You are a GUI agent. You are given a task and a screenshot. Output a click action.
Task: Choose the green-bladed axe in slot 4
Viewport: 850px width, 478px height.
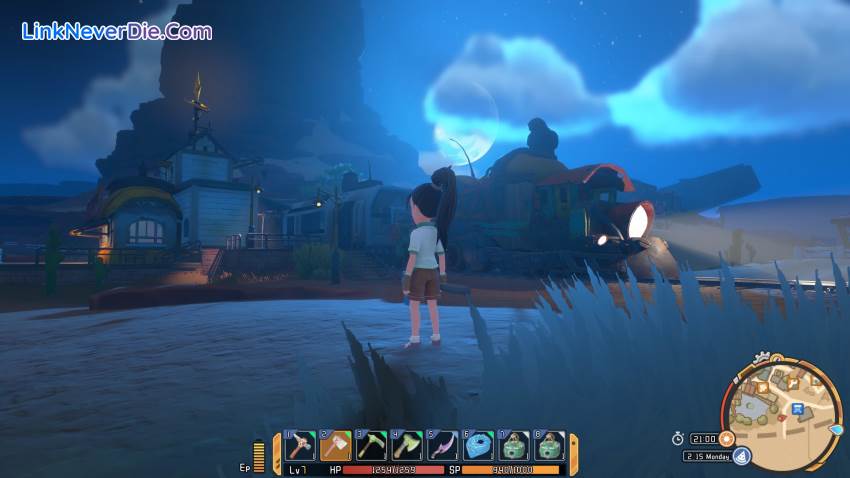[407, 445]
